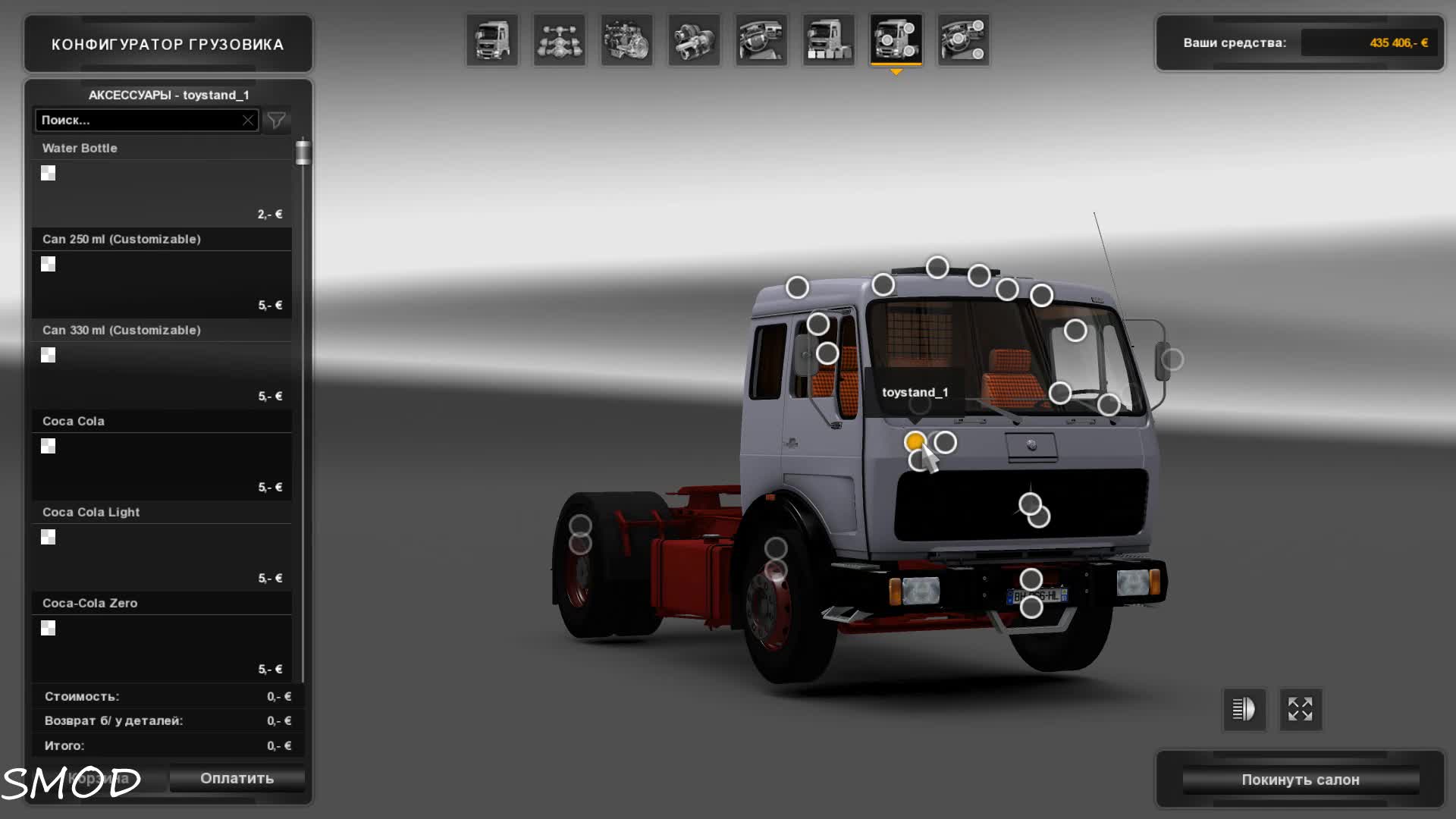Viewport: 1456px width, 819px height.
Task: Open the search filter icon
Action: click(x=276, y=120)
